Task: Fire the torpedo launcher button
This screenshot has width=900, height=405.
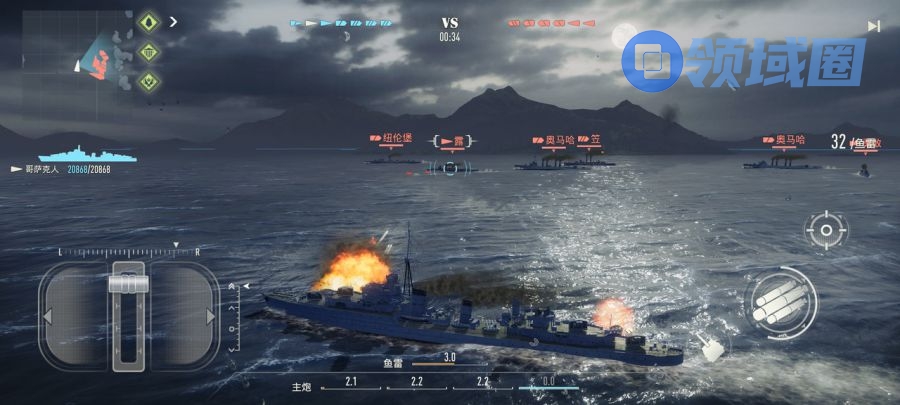Action: 781,301
